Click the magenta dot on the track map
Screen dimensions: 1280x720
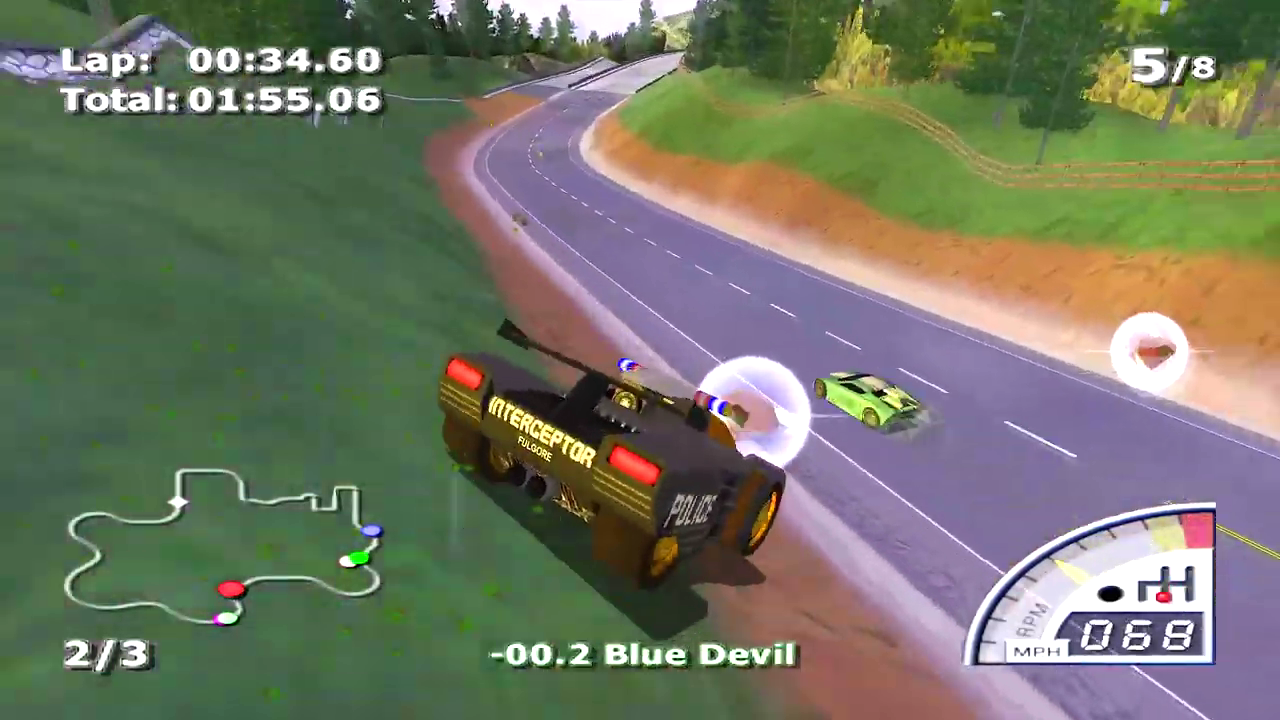(x=222, y=618)
